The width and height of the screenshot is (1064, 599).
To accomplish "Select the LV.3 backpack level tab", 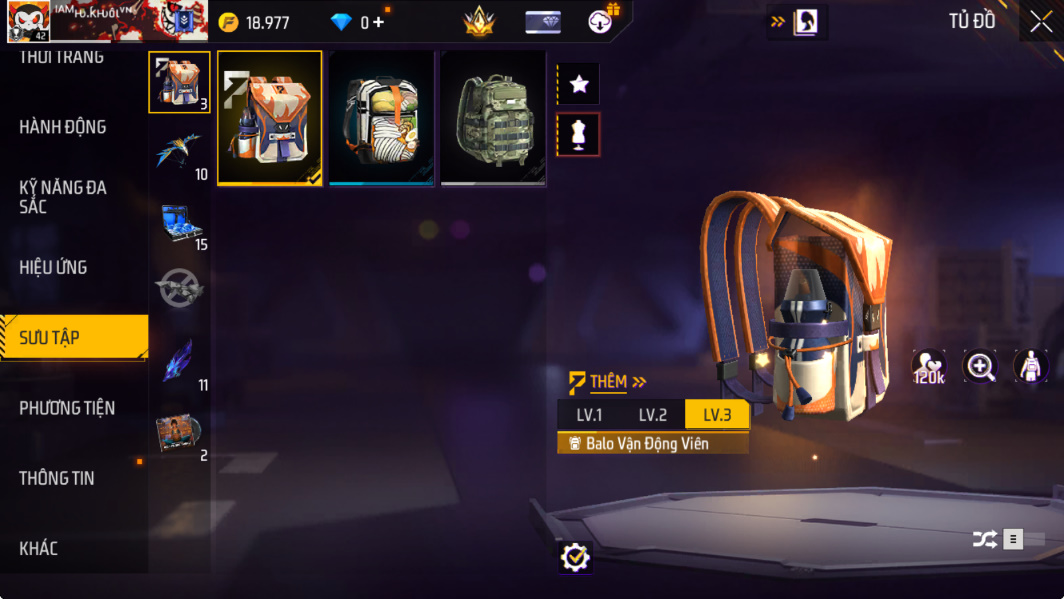I will 716,415.
